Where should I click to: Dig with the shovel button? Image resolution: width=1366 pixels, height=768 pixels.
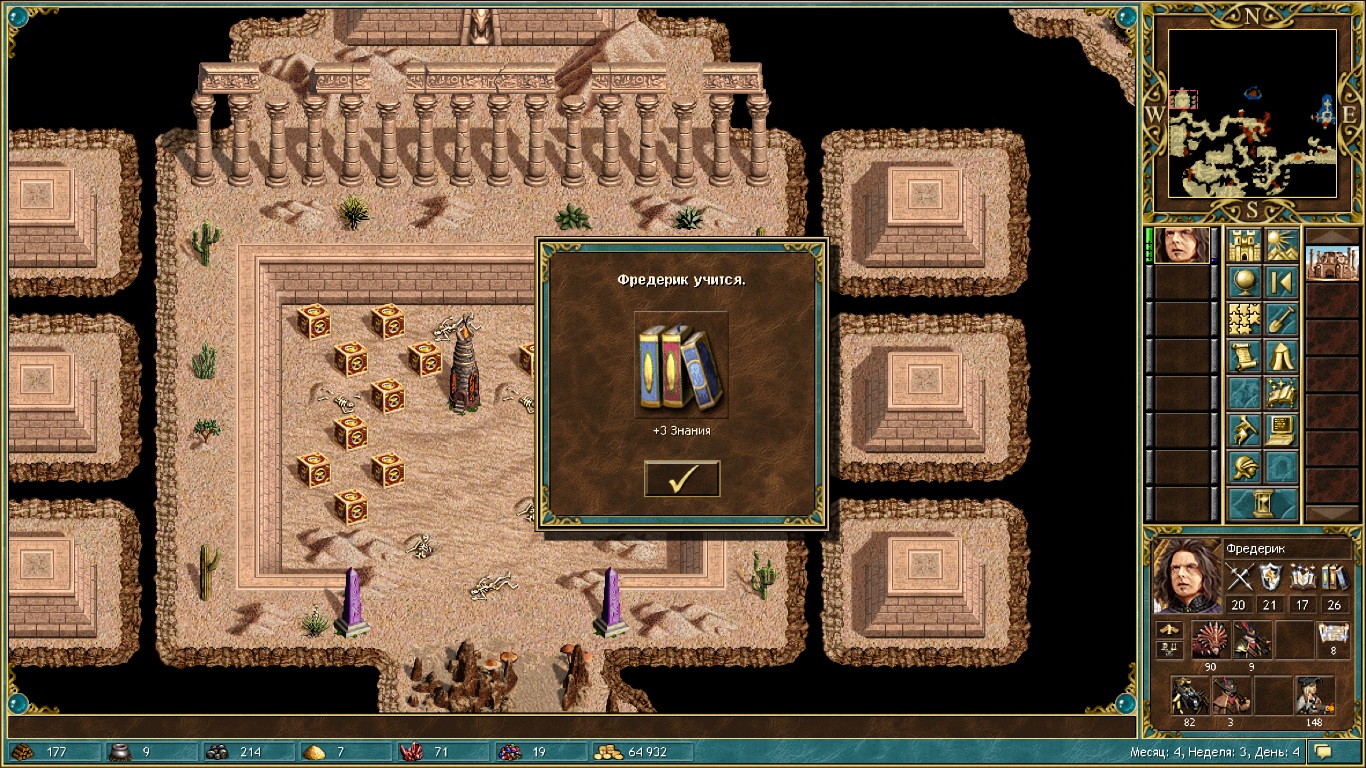point(1282,320)
